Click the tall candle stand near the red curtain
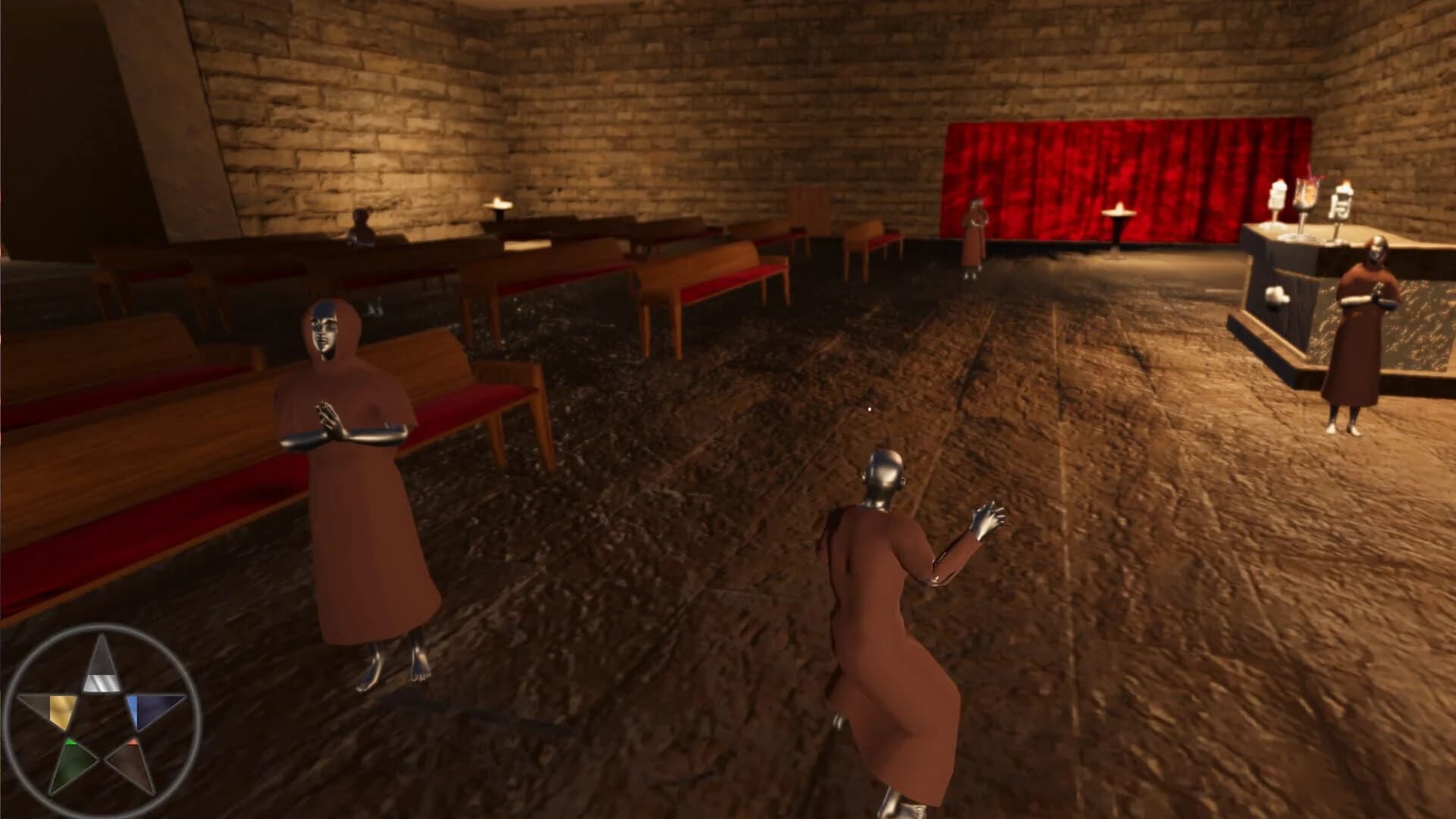The height and width of the screenshot is (819, 1456). [1117, 220]
